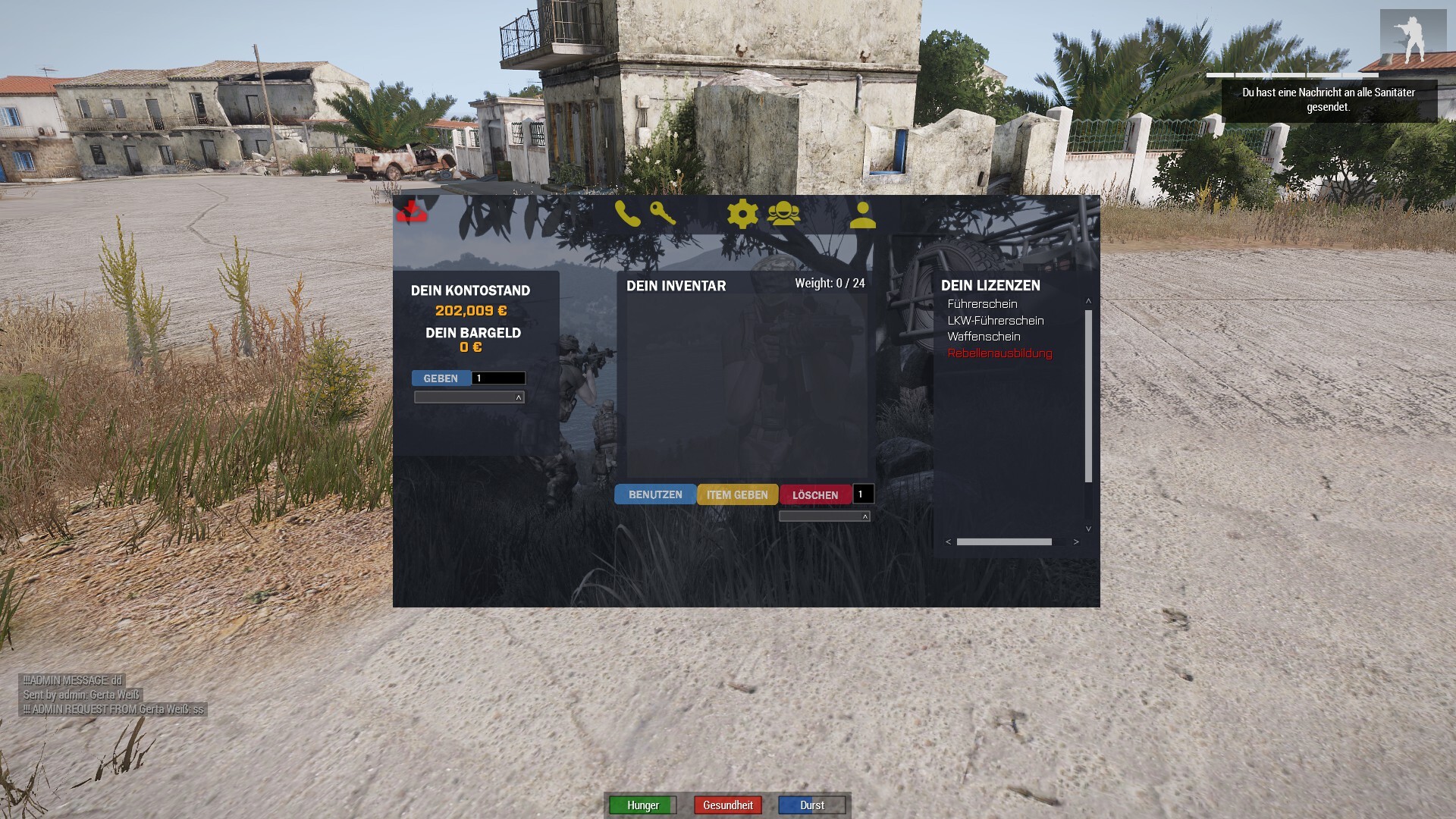Click the license list scroll-down arrow
The image size is (1456, 819).
(x=1088, y=529)
